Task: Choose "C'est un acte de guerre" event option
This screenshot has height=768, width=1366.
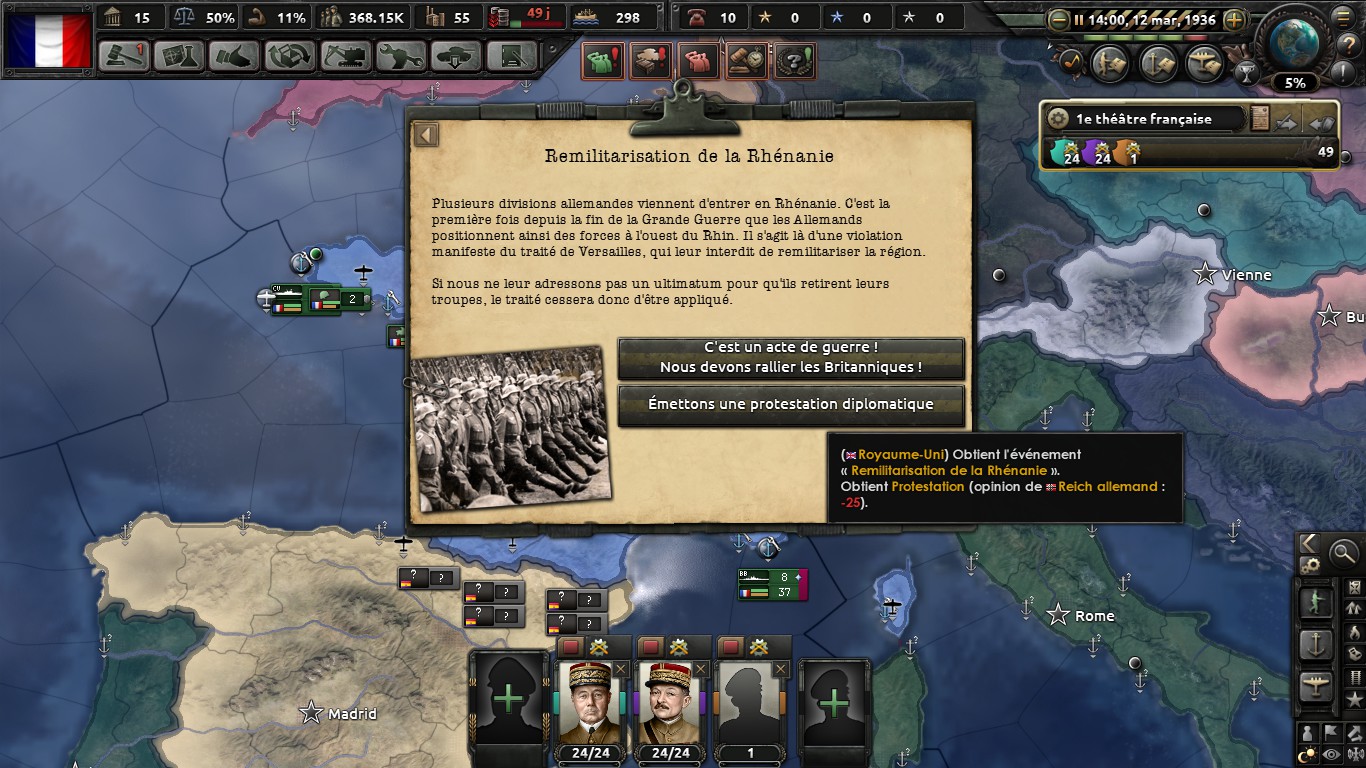Action: coord(791,358)
